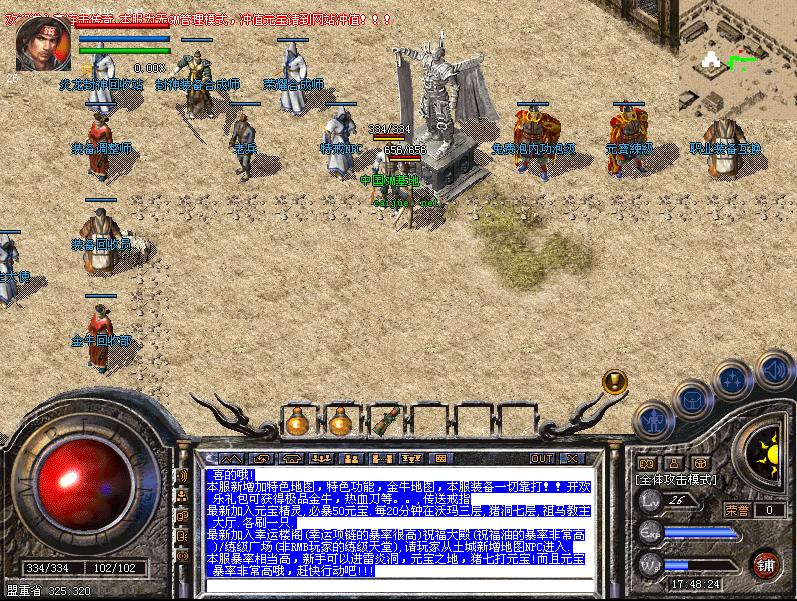This screenshot has height=601, width=797.
Task: Select the first orange potion belt slot
Action: point(297,422)
